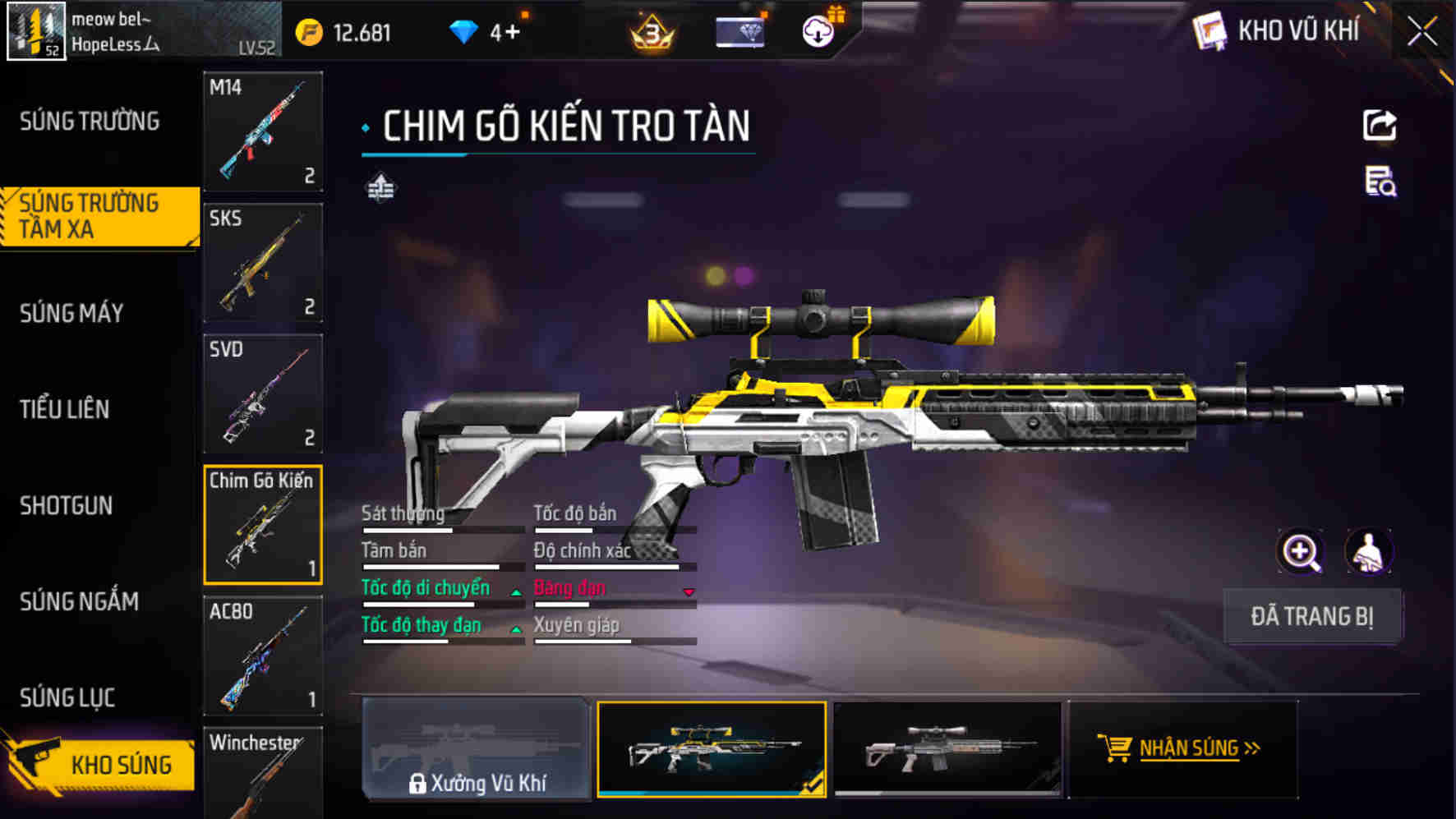This screenshot has height=819, width=1456.
Task: Click the Đã Trang Bị button
Action: (x=1312, y=616)
